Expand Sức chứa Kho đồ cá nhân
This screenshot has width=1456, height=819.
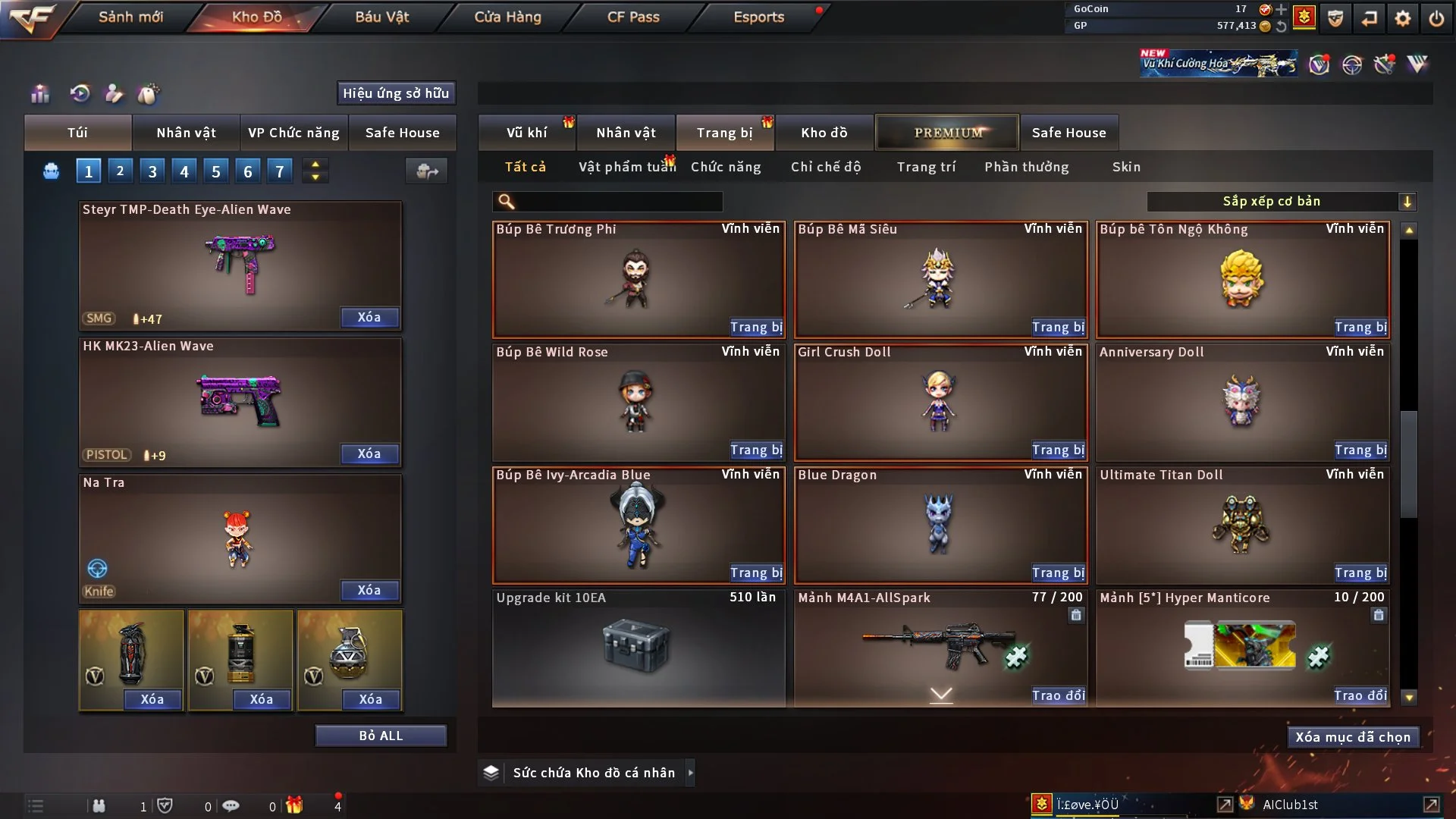point(690,773)
